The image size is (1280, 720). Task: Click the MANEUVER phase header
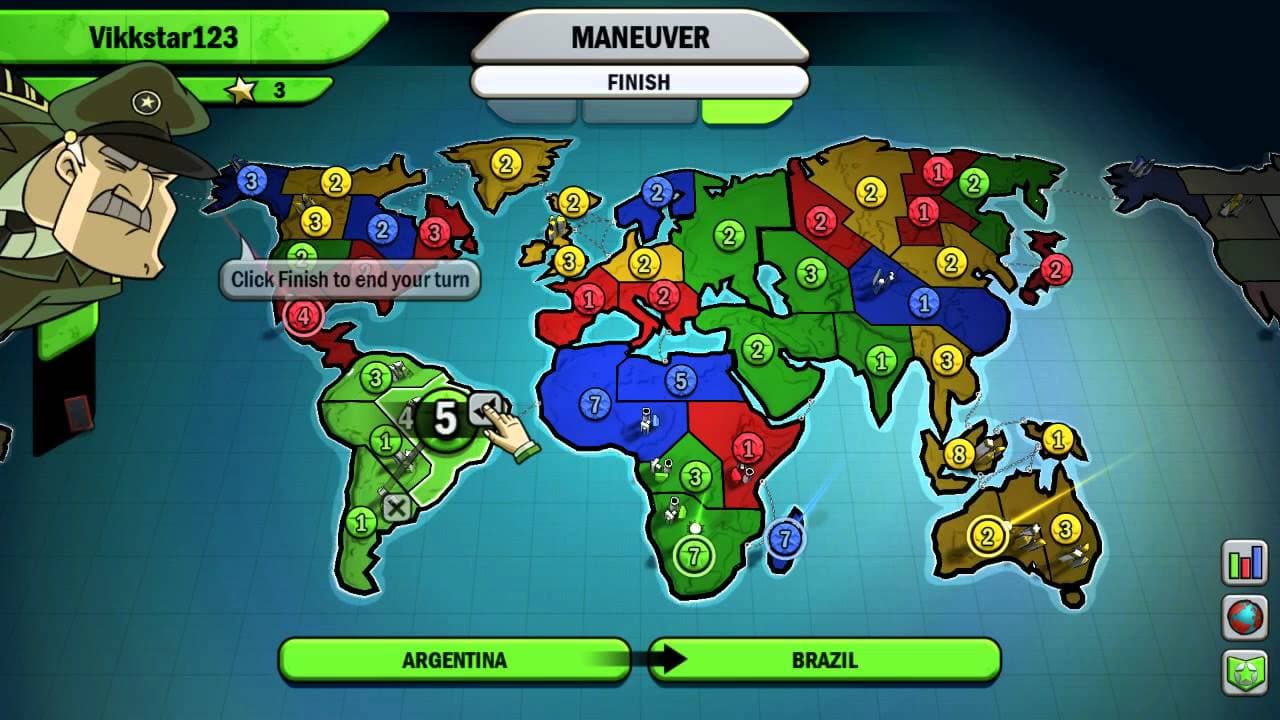(x=638, y=39)
